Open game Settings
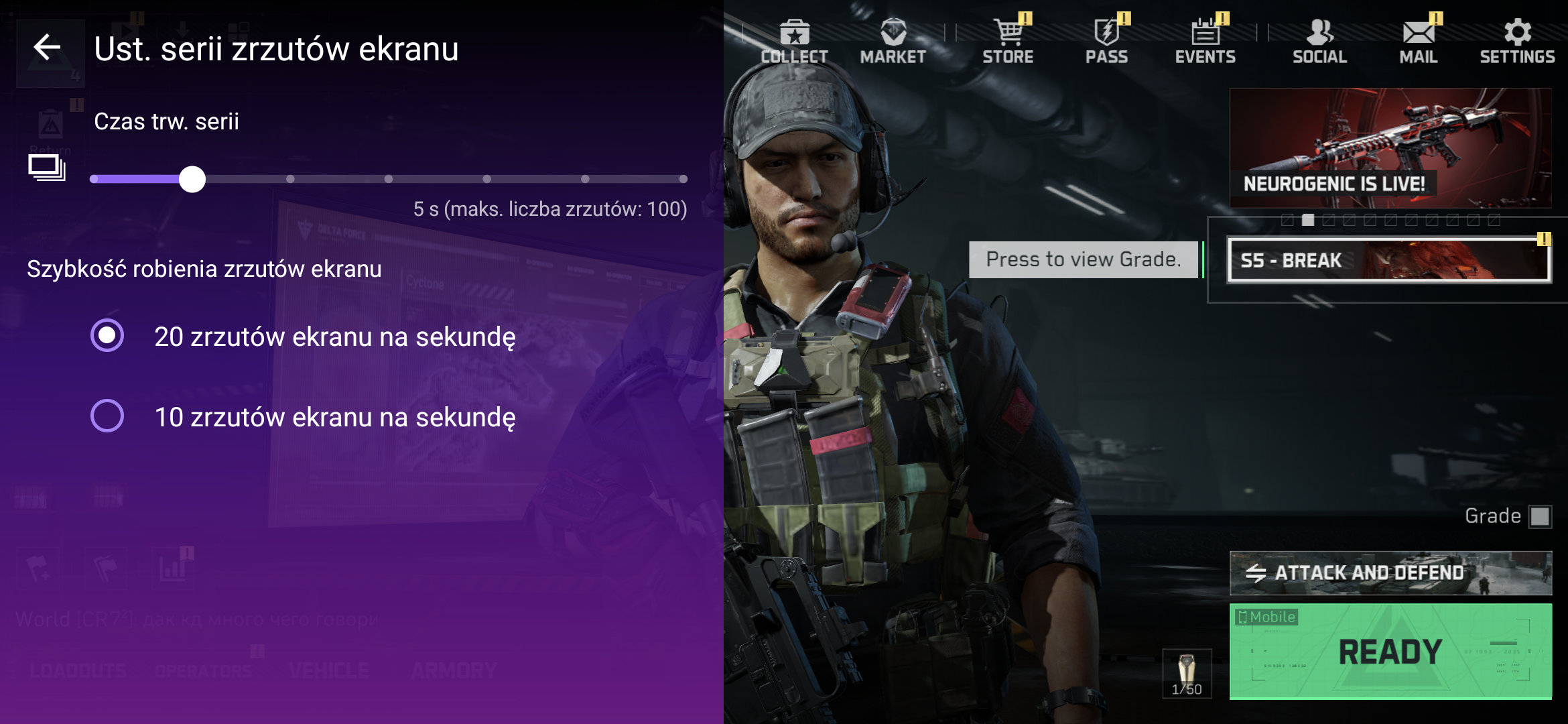Screen dimensions: 1568x724 click(1517, 42)
